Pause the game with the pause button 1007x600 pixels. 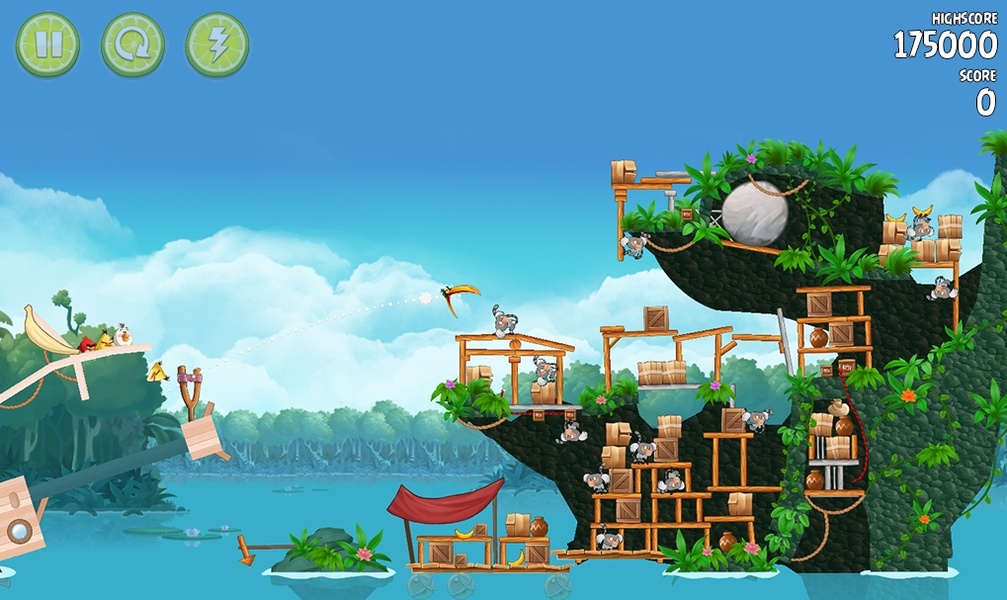[x=47, y=45]
